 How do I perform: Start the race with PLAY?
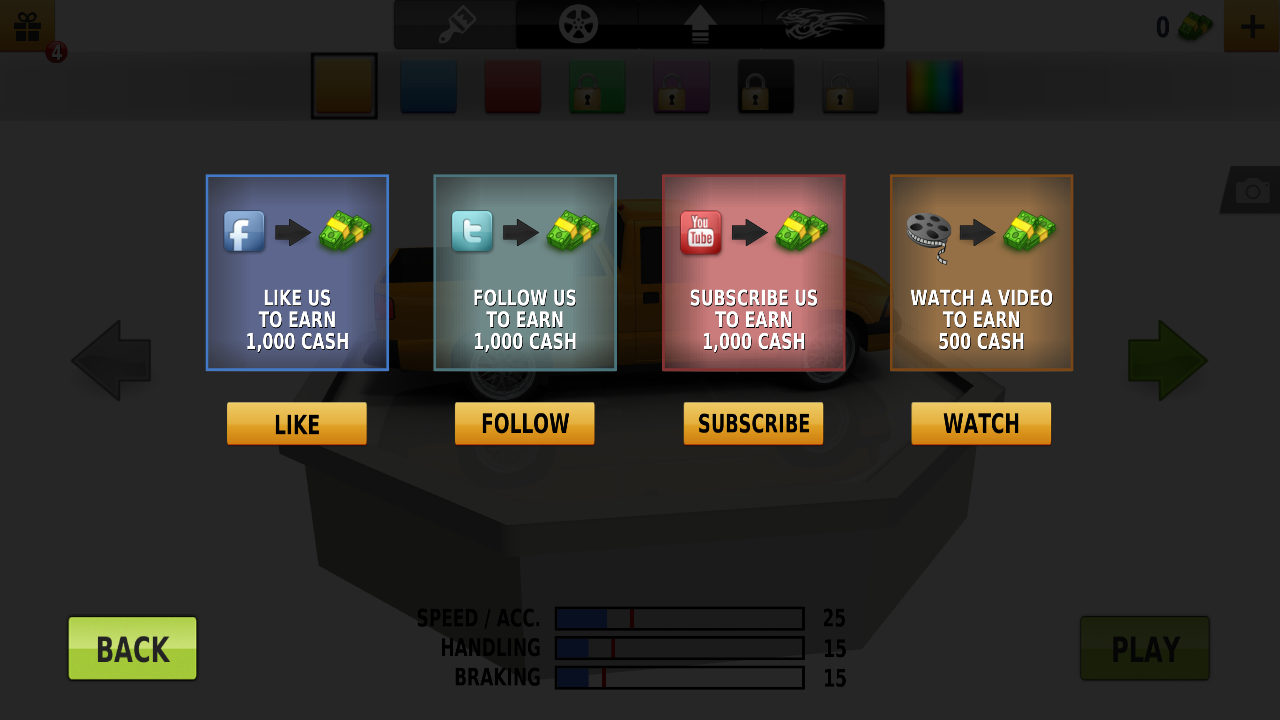click(x=1145, y=649)
